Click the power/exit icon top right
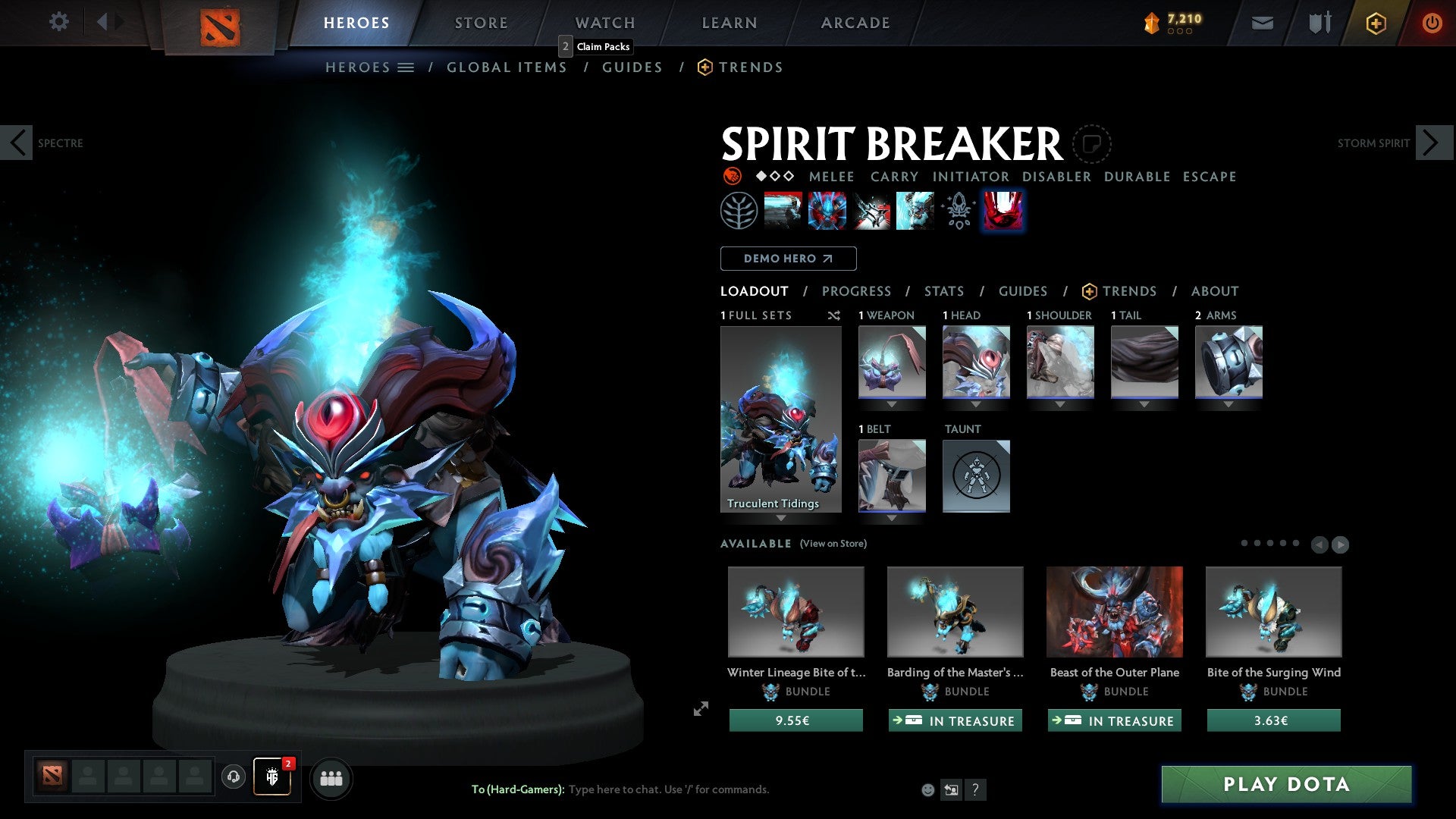The image size is (1456, 819). point(1432,23)
